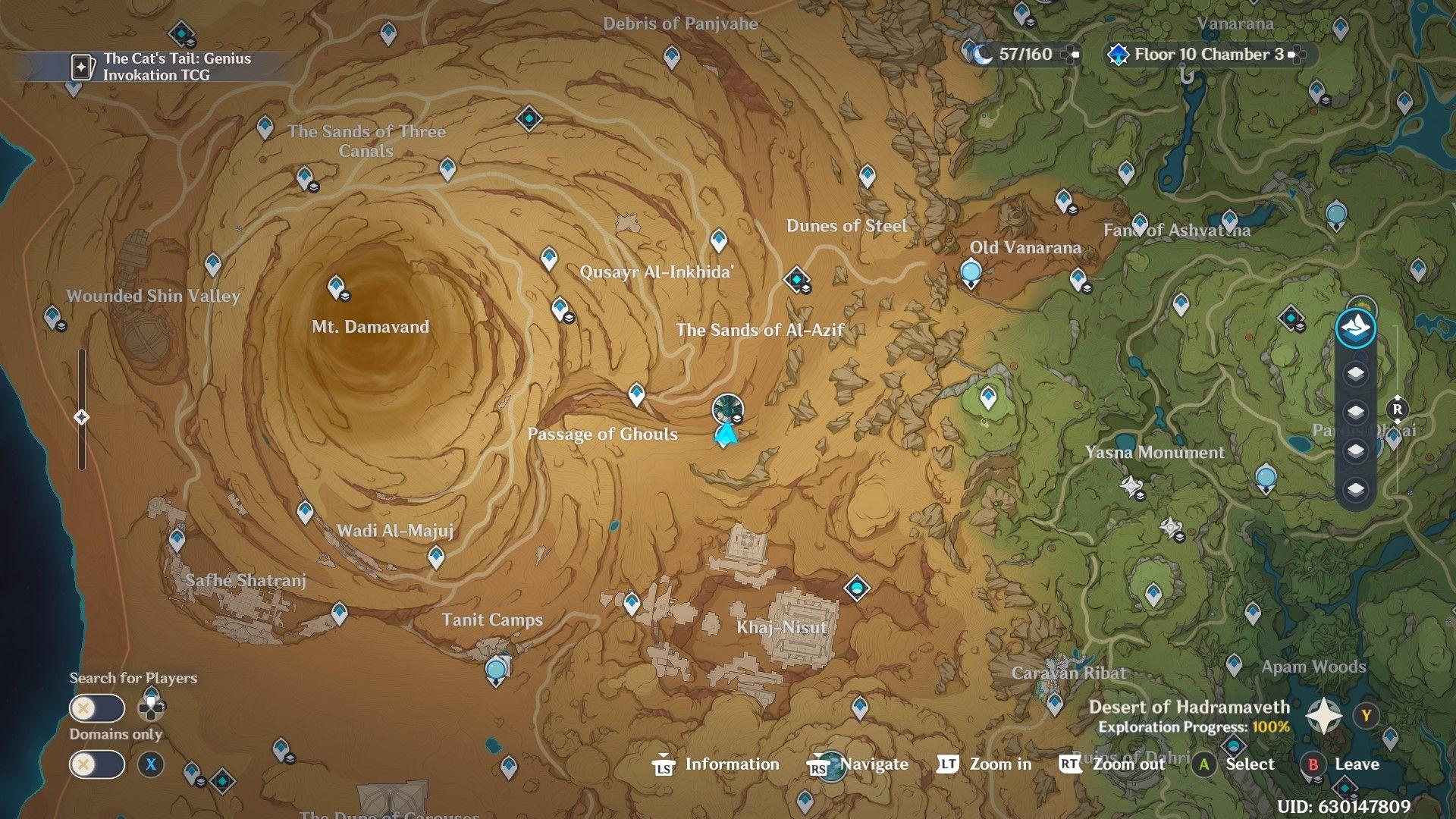This screenshot has width=1456, height=819.
Task: Select the waypoint below Debris of Panjvahe
Action: 671,56
